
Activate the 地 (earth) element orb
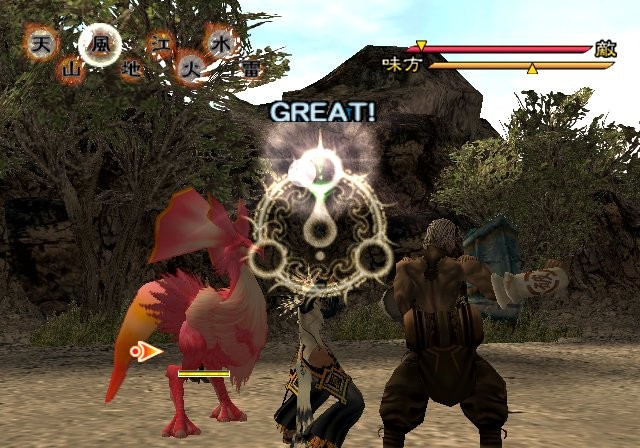pyautogui.click(x=130, y=69)
